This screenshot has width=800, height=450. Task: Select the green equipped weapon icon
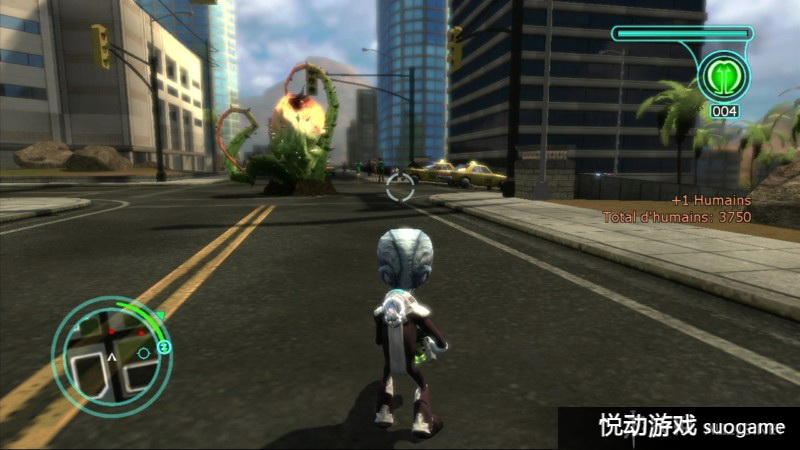tap(724, 74)
